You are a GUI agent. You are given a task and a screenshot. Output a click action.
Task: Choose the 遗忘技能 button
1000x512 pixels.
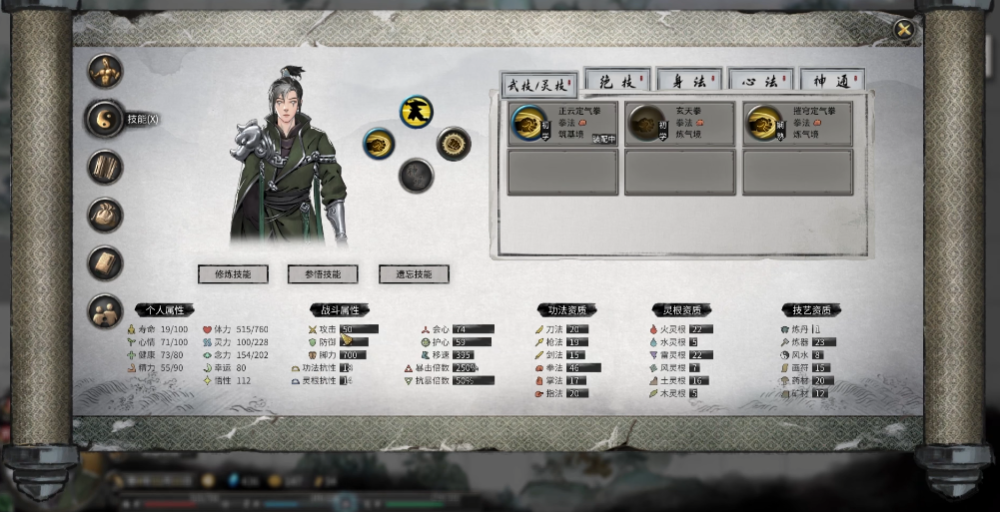click(413, 274)
